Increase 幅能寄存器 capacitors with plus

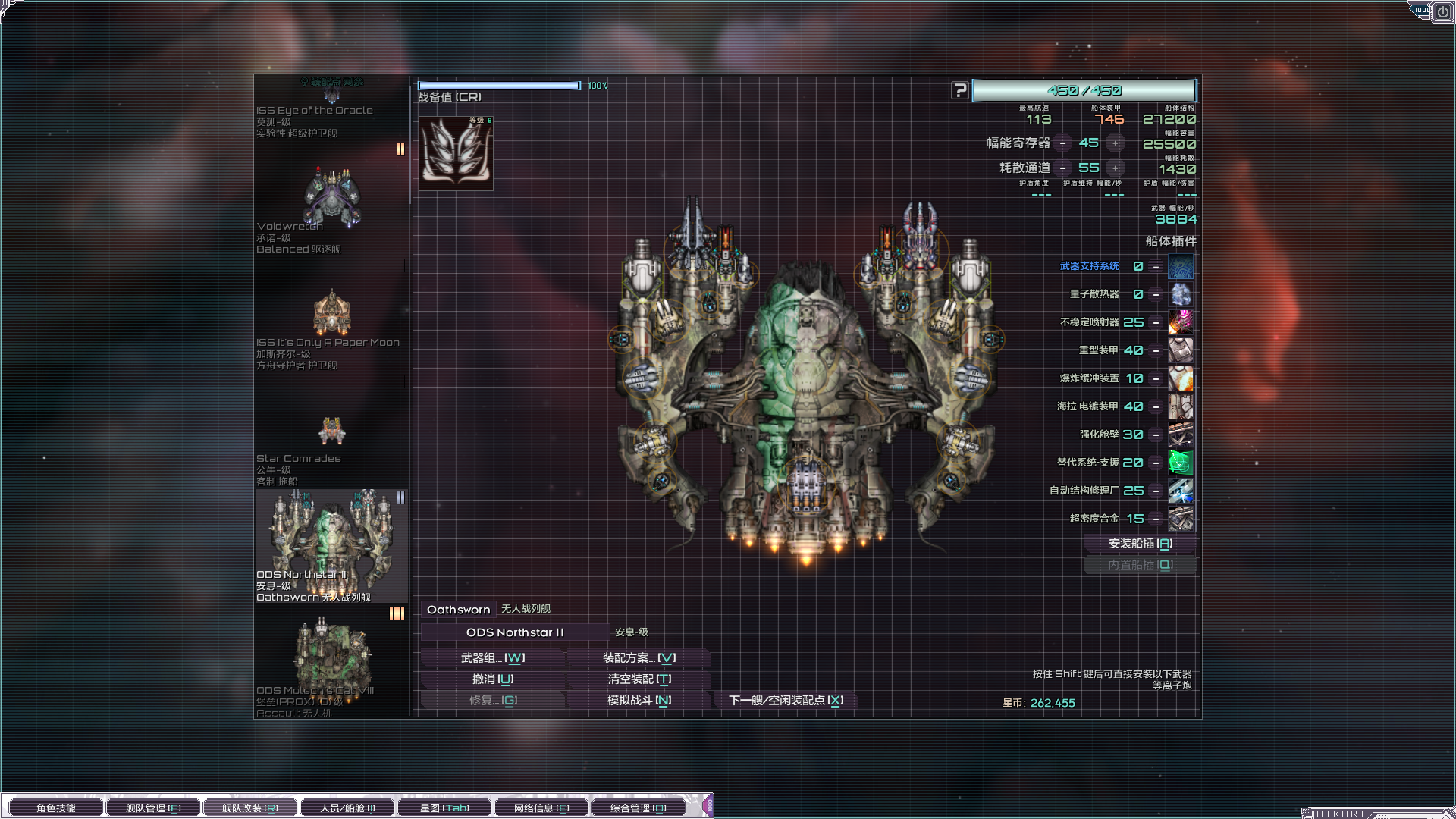(x=1115, y=143)
